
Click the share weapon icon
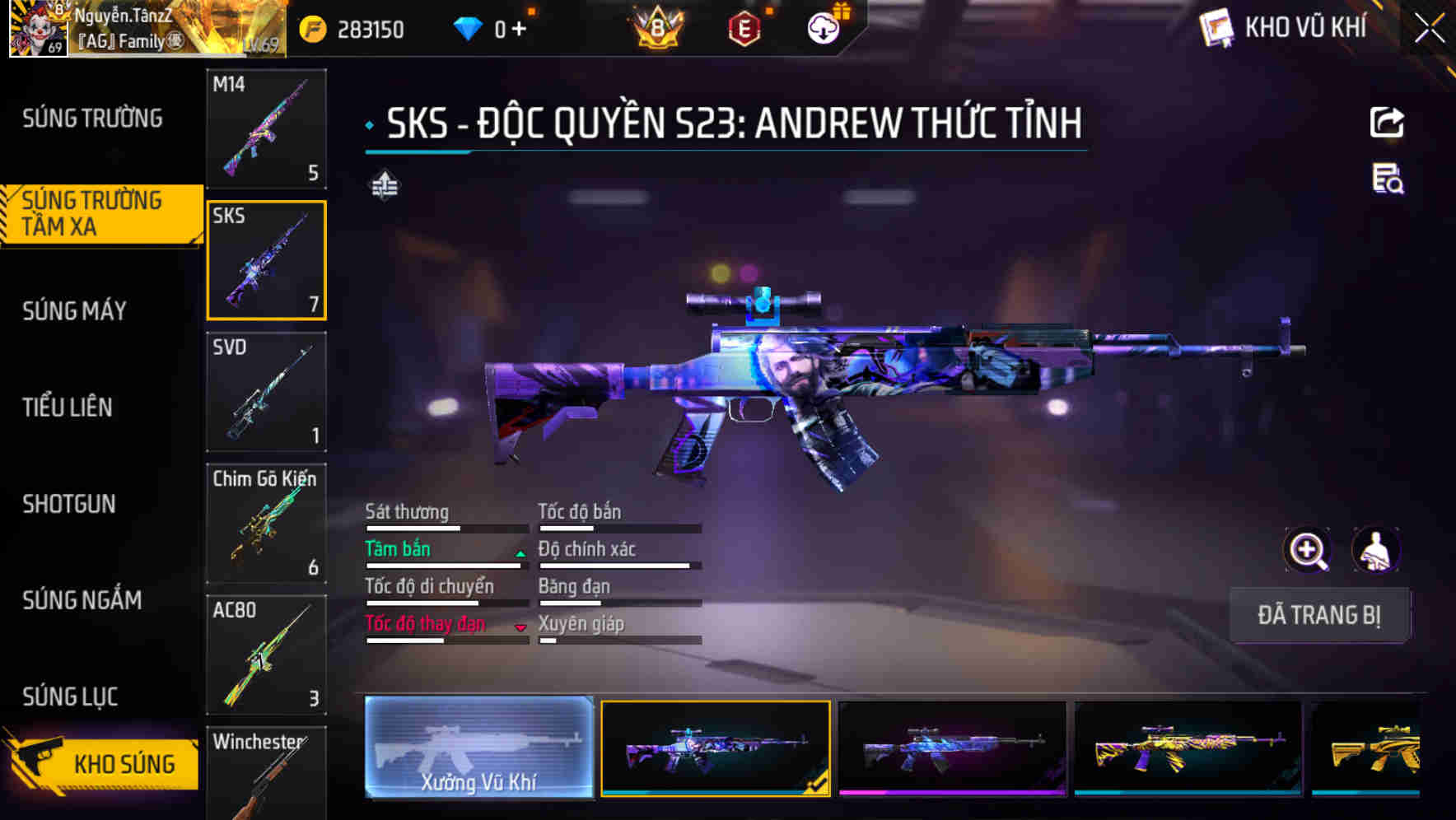[x=1387, y=122]
